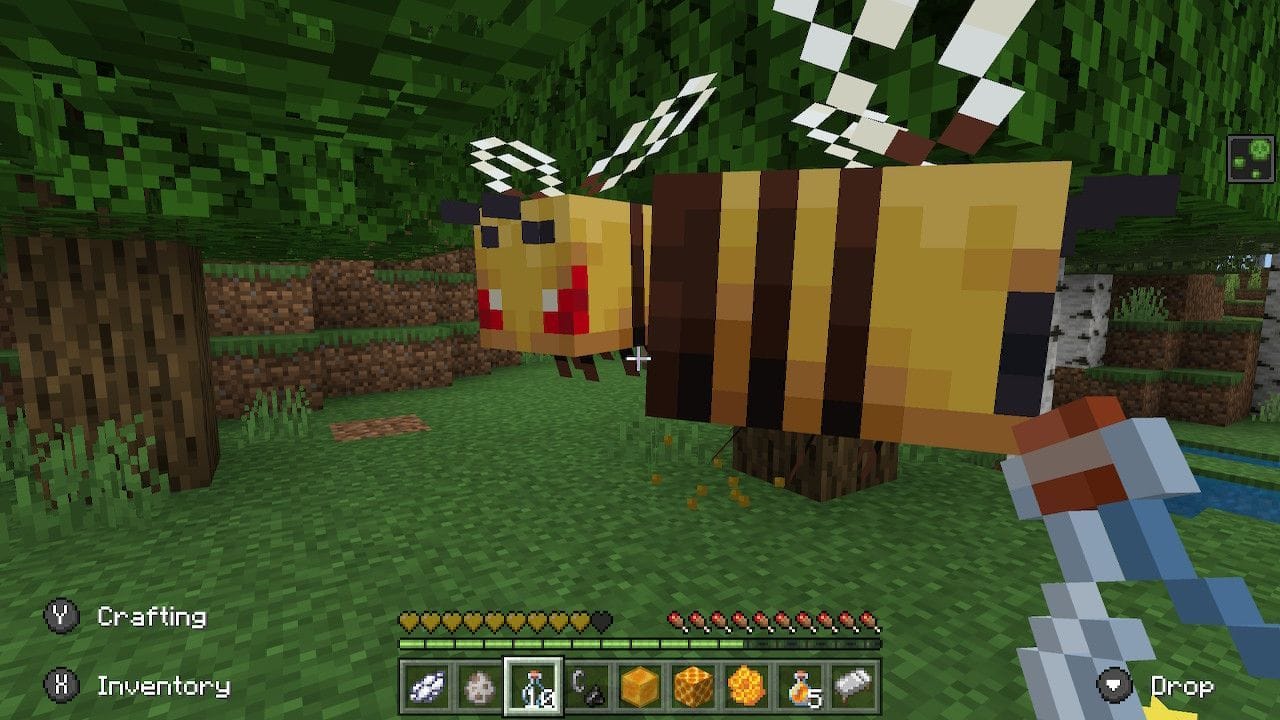Click the empty dark heart in the health bar
This screenshot has height=720, width=1280.
point(600,621)
